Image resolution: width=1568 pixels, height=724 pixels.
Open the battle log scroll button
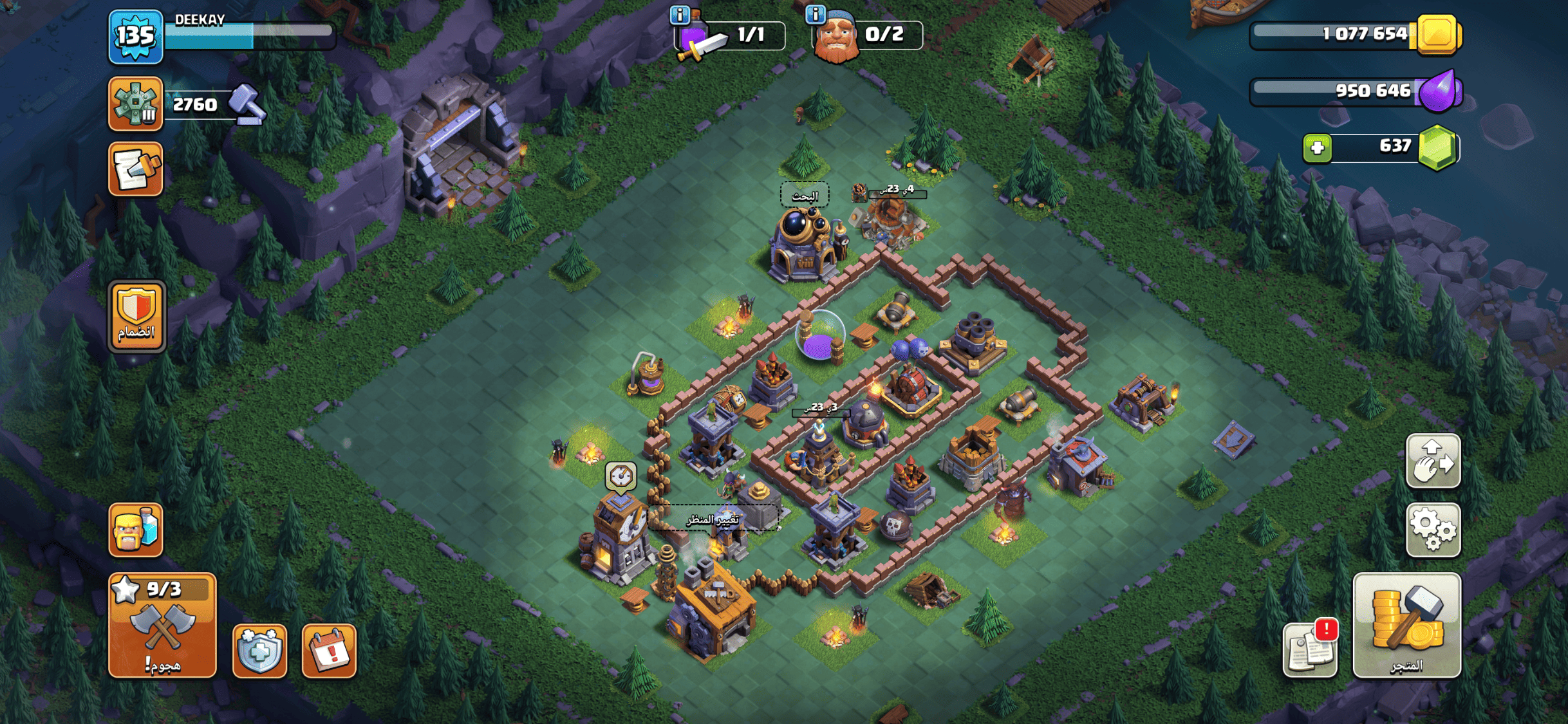[x=135, y=169]
